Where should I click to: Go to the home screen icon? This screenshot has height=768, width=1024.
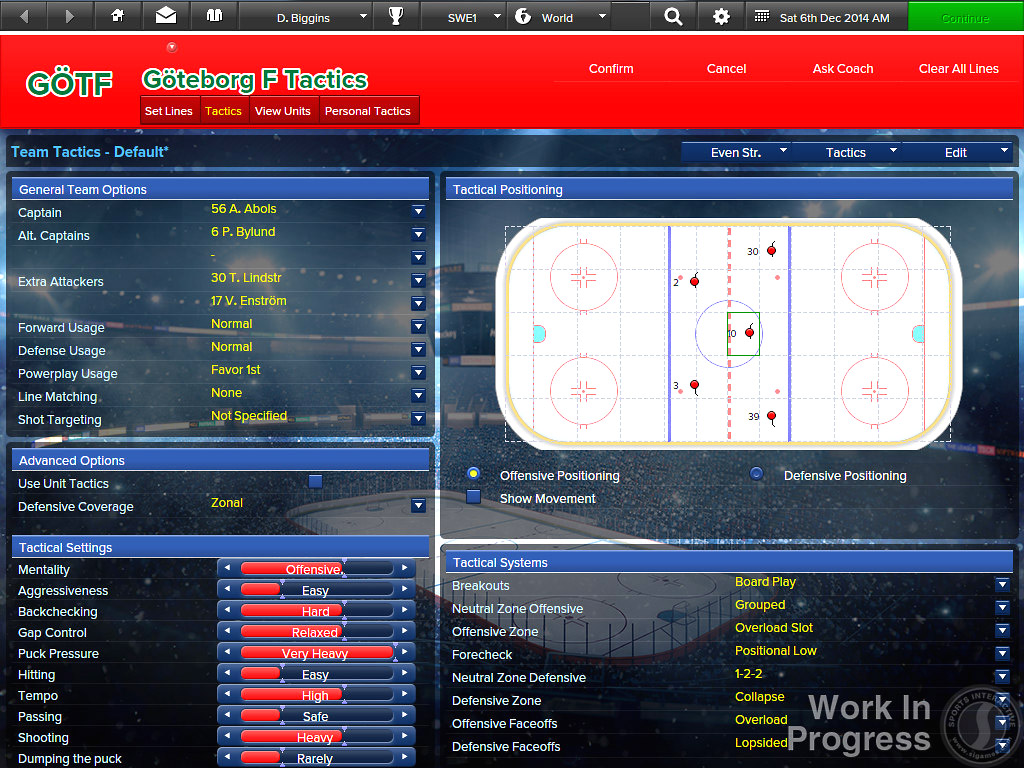118,17
